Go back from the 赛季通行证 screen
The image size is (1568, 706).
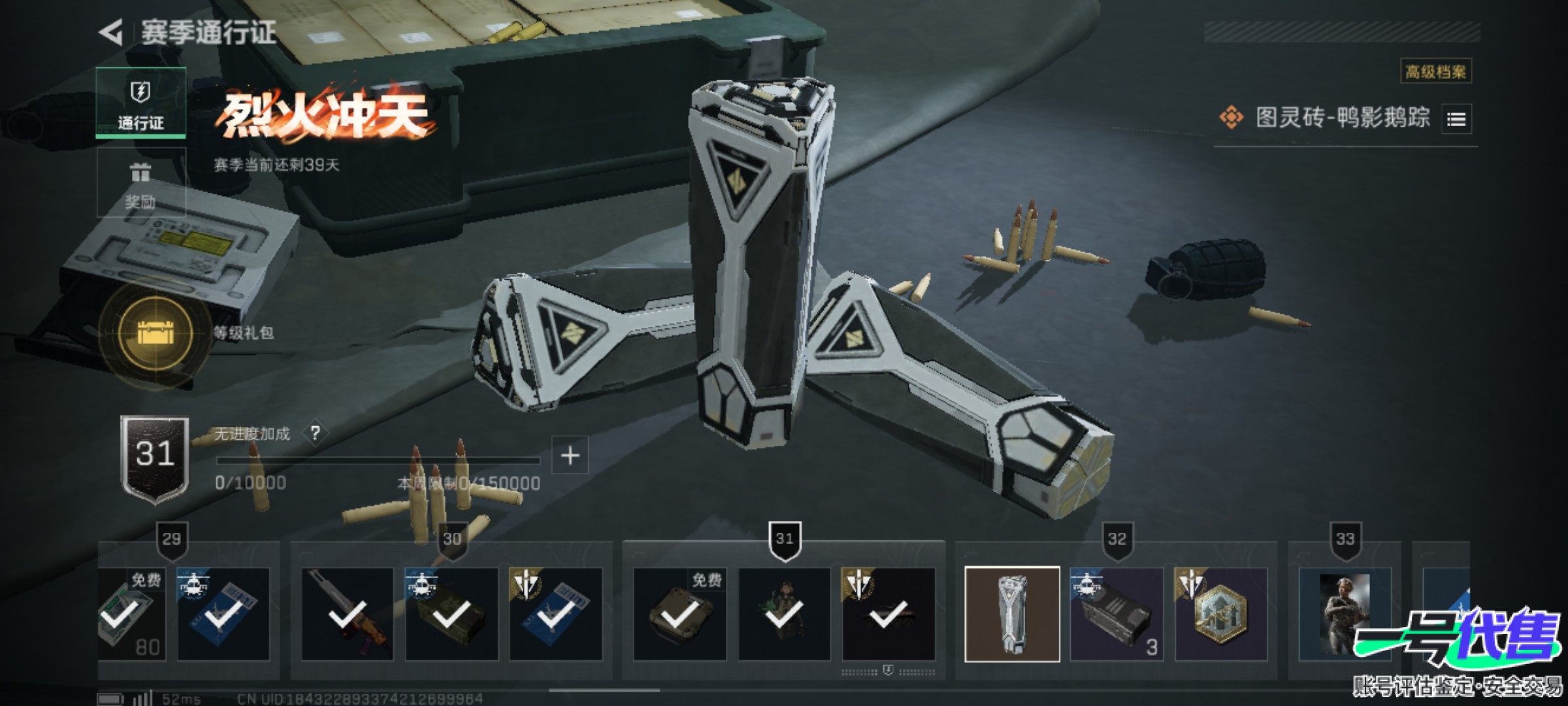[x=112, y=33]
